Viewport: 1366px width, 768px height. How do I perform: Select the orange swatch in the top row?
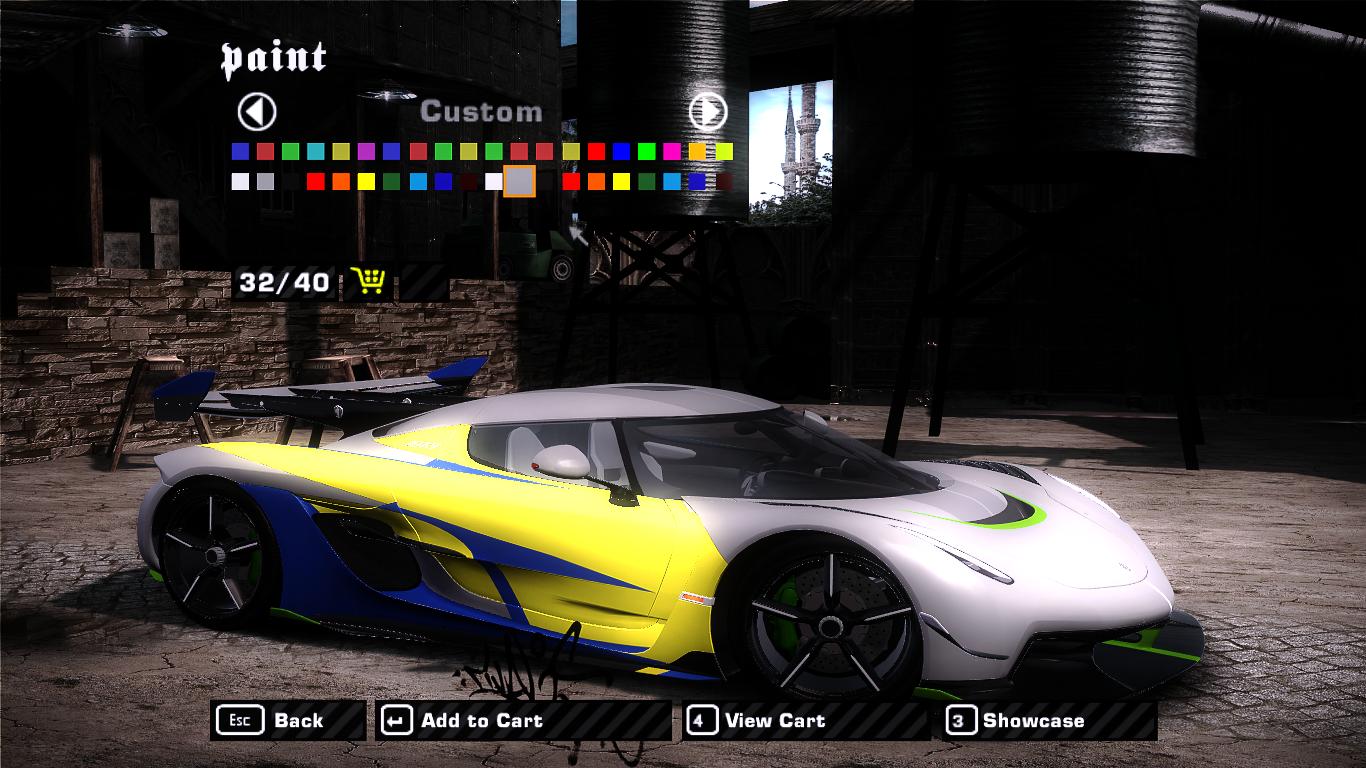pos(696,151)
